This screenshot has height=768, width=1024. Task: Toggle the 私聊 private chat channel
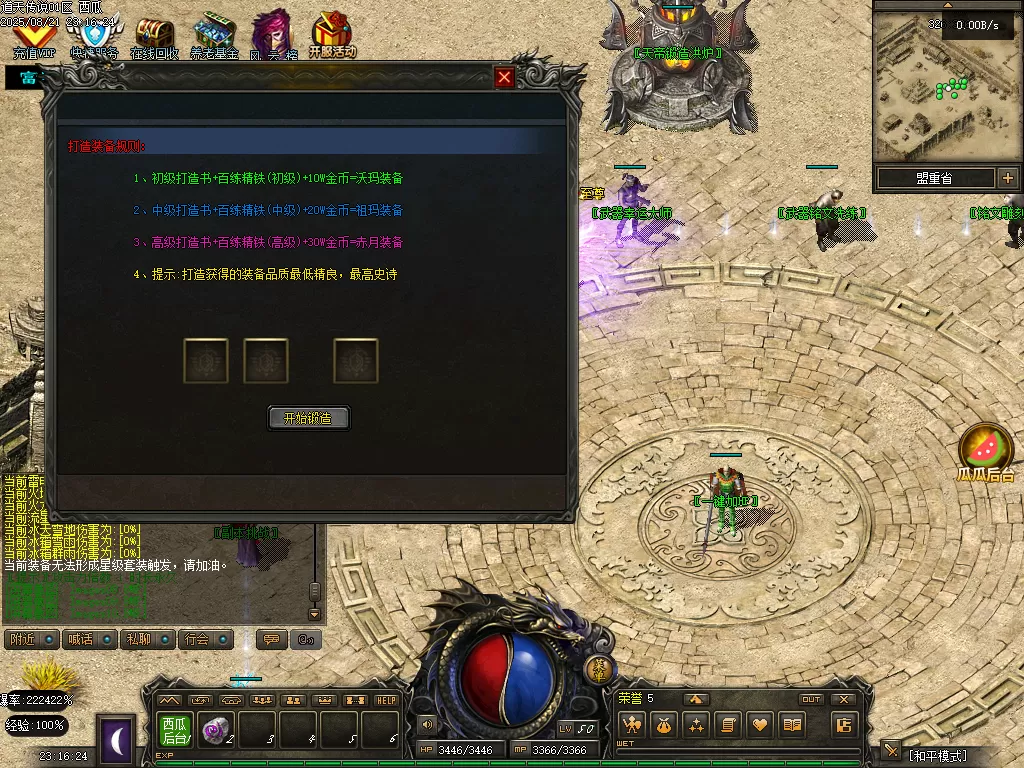click(137, 639)
